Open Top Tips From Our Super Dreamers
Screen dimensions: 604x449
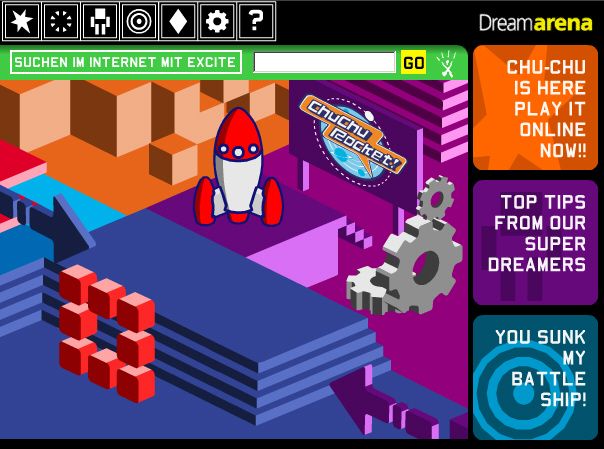point(535,242)
